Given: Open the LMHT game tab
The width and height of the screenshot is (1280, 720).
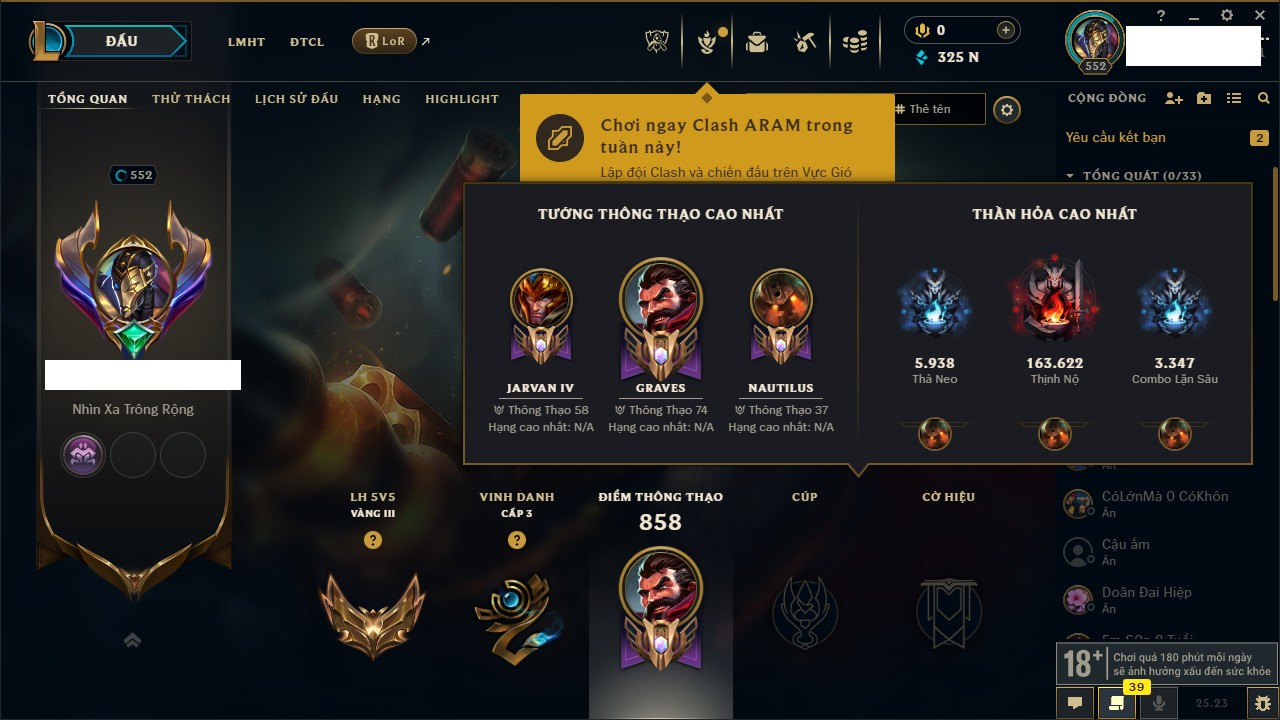Looking at the screenshot, I should click(246, 42).
